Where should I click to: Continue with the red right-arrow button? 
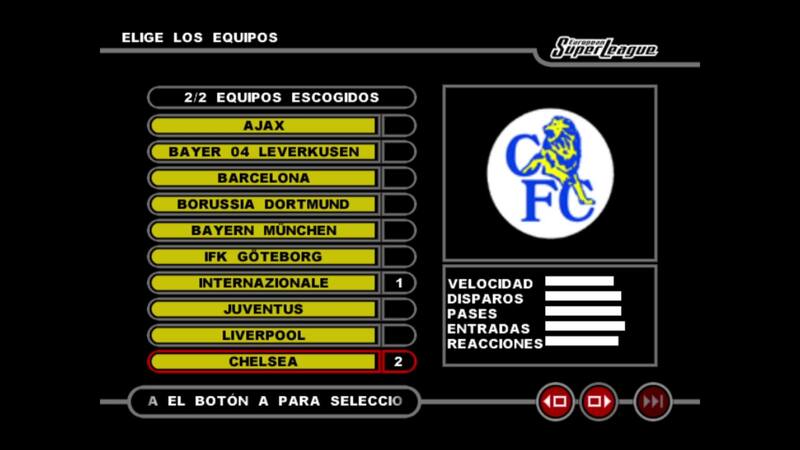point(599,402)
